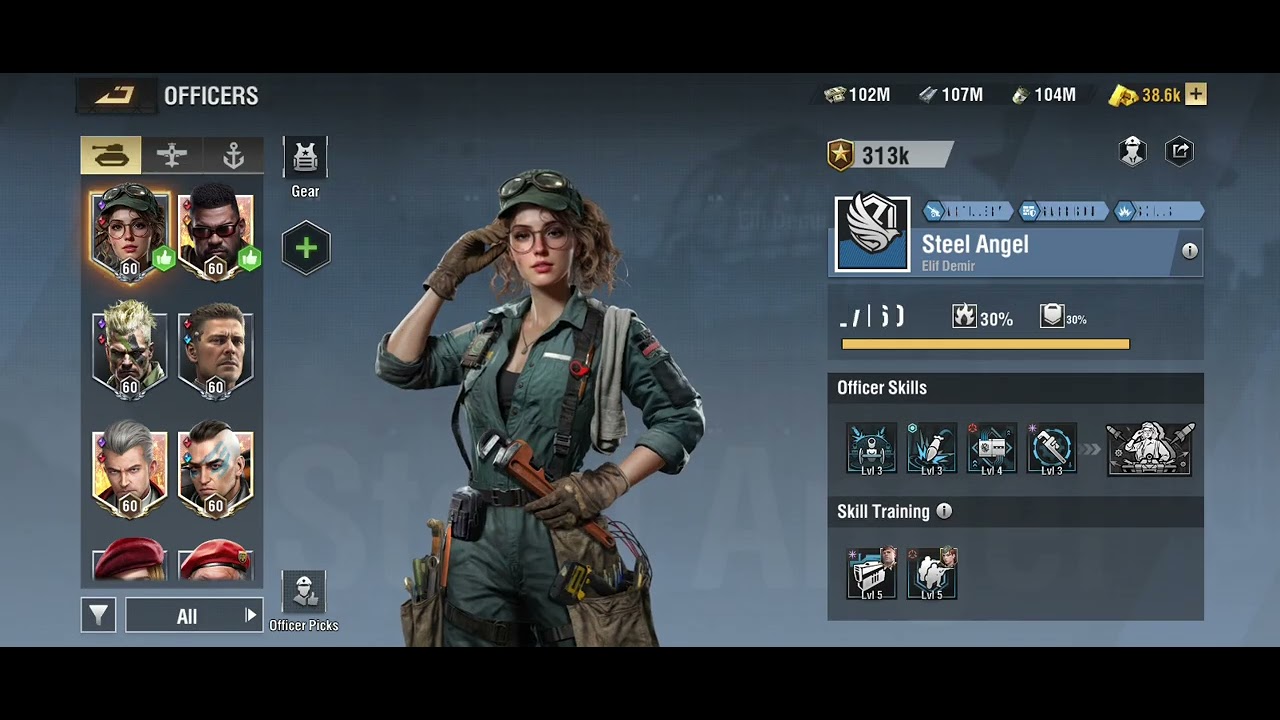Switch to the aircraft officers tab
The width and height of the screenshot is (1280, 720).
(x=172, y=155)
